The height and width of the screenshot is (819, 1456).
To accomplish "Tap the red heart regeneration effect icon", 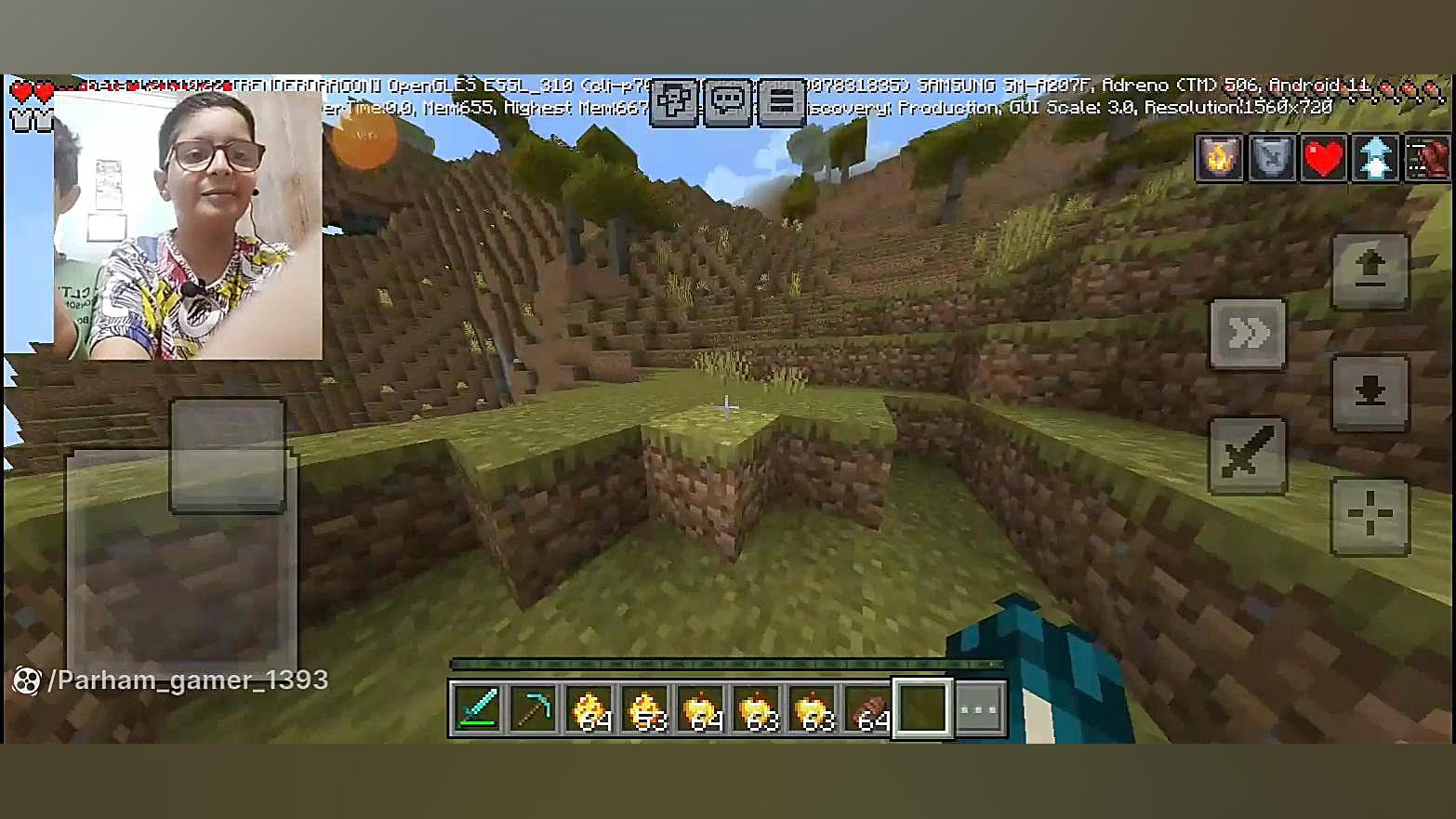I will pos(1323,157).
